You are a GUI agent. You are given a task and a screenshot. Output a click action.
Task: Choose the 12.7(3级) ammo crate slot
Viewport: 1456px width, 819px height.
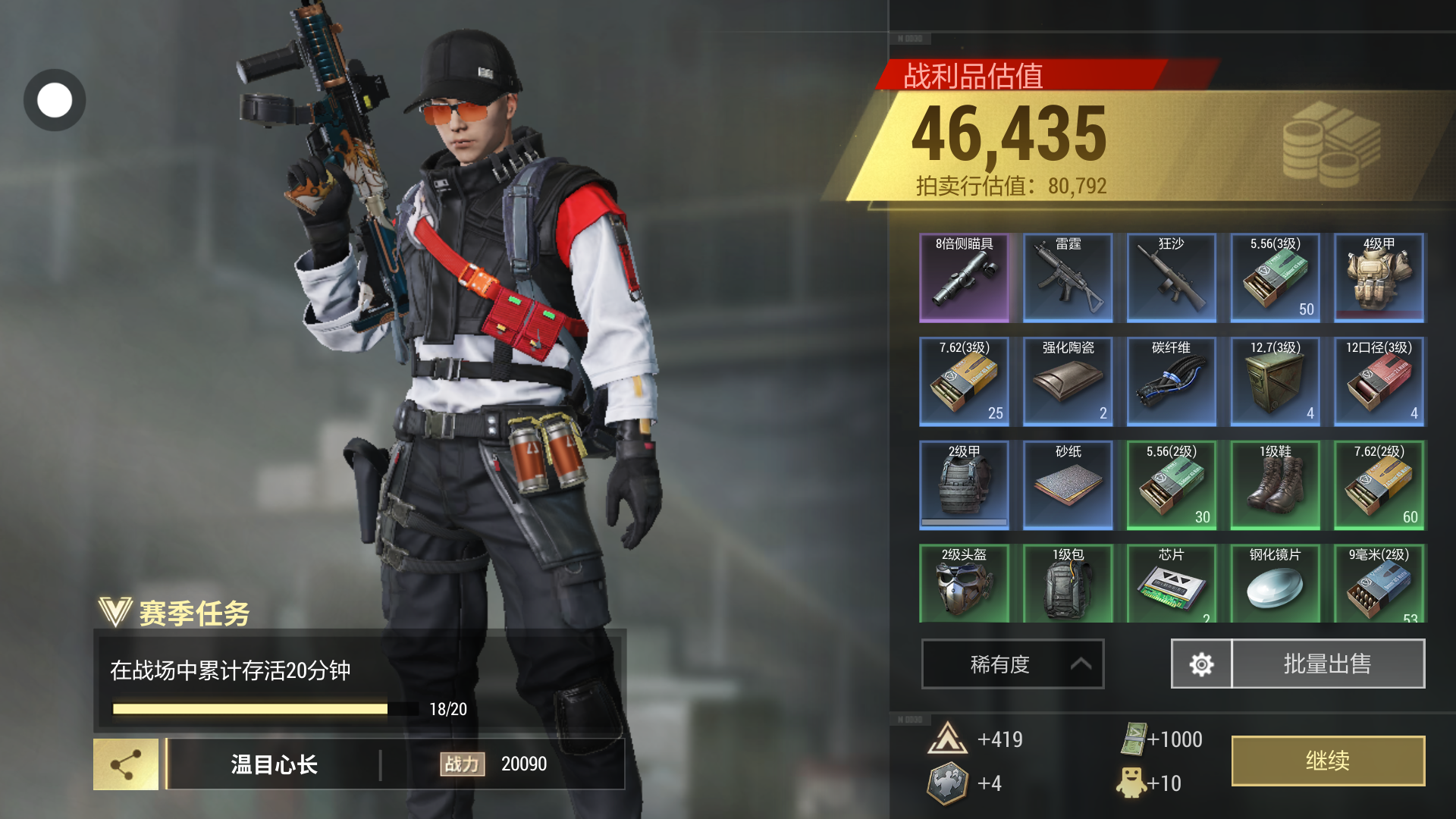point(1276,381)
